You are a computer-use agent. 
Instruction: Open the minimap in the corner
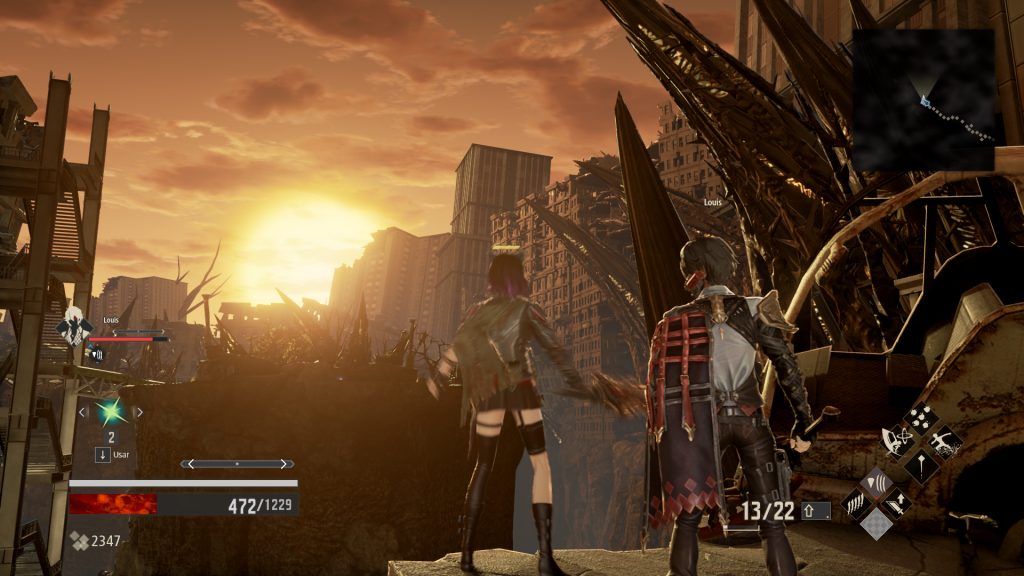pos(923,99)
